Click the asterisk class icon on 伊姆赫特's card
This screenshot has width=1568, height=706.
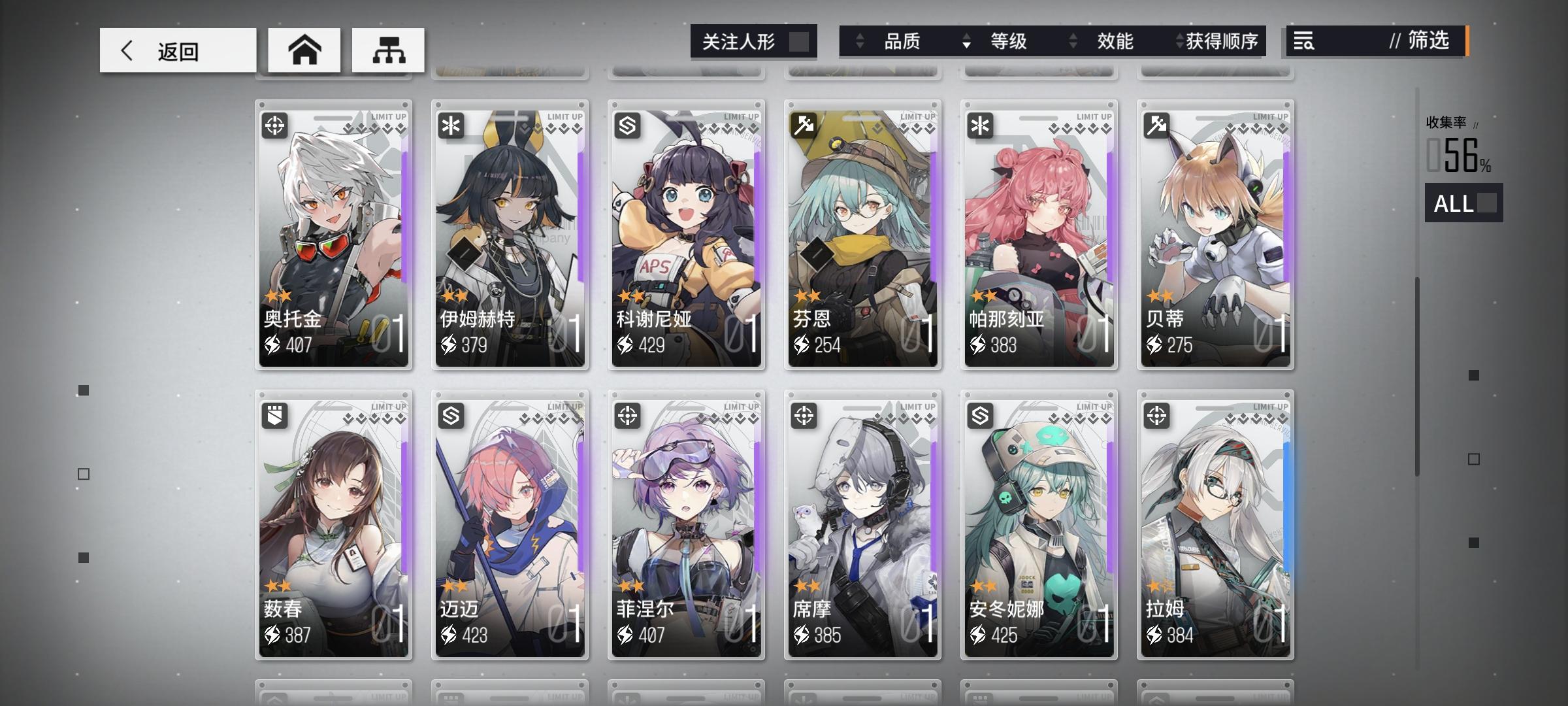[451, 124]
